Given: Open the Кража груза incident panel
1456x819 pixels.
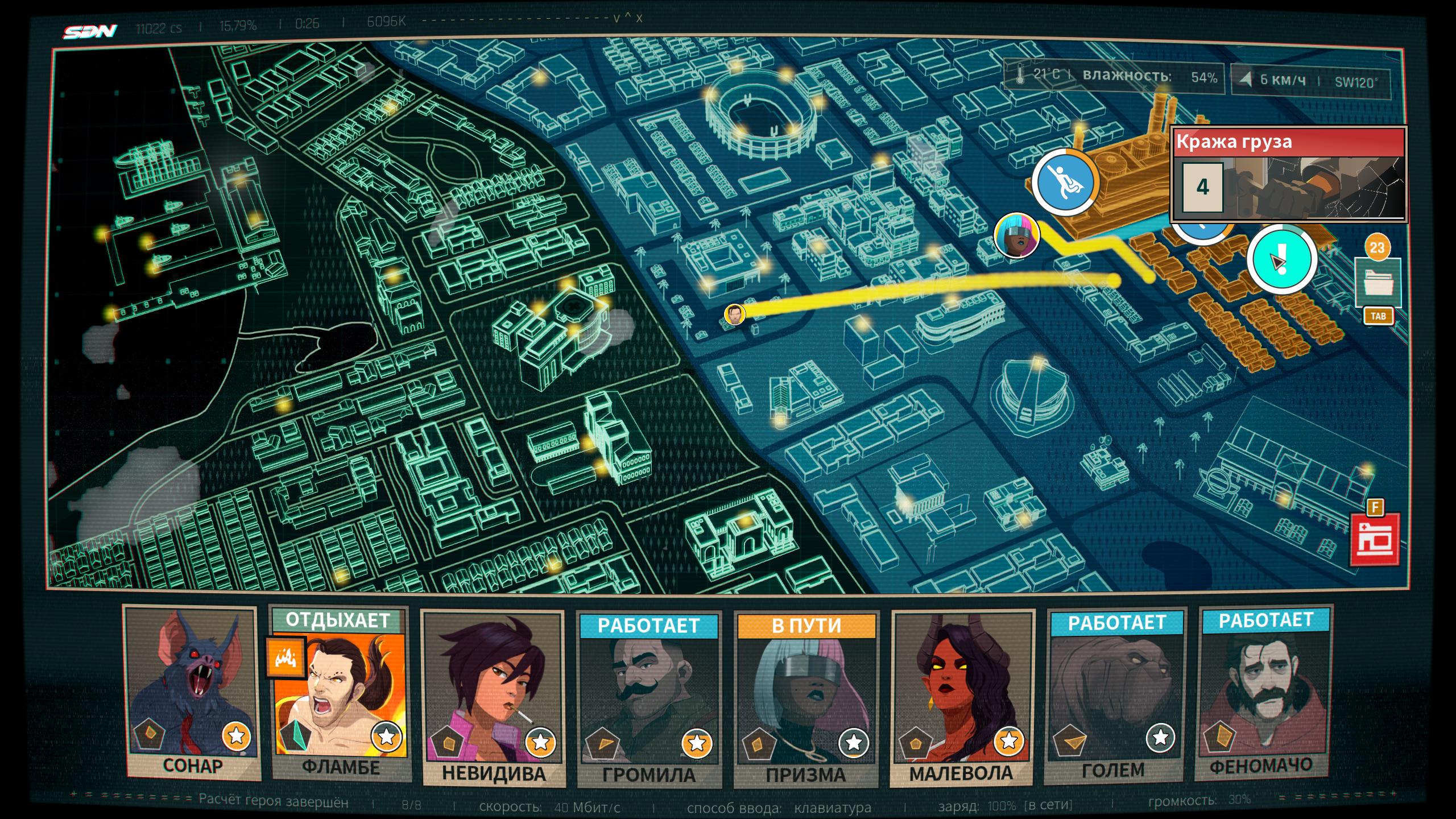Looking at the screenshot, I should [x=1288, y=174].
